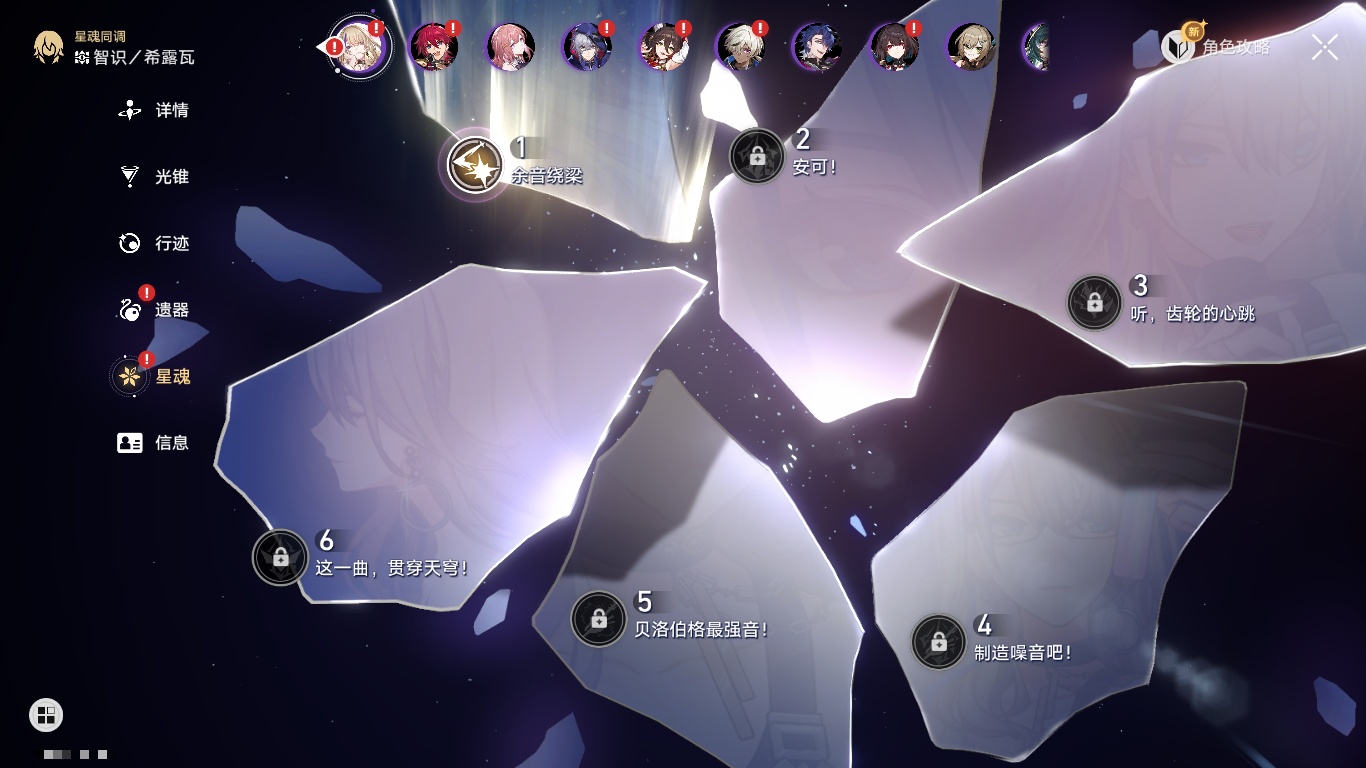Select the silver-haired character in blue hat
The width and height of the screenshot is (1366, 768).
pos(587,46)
